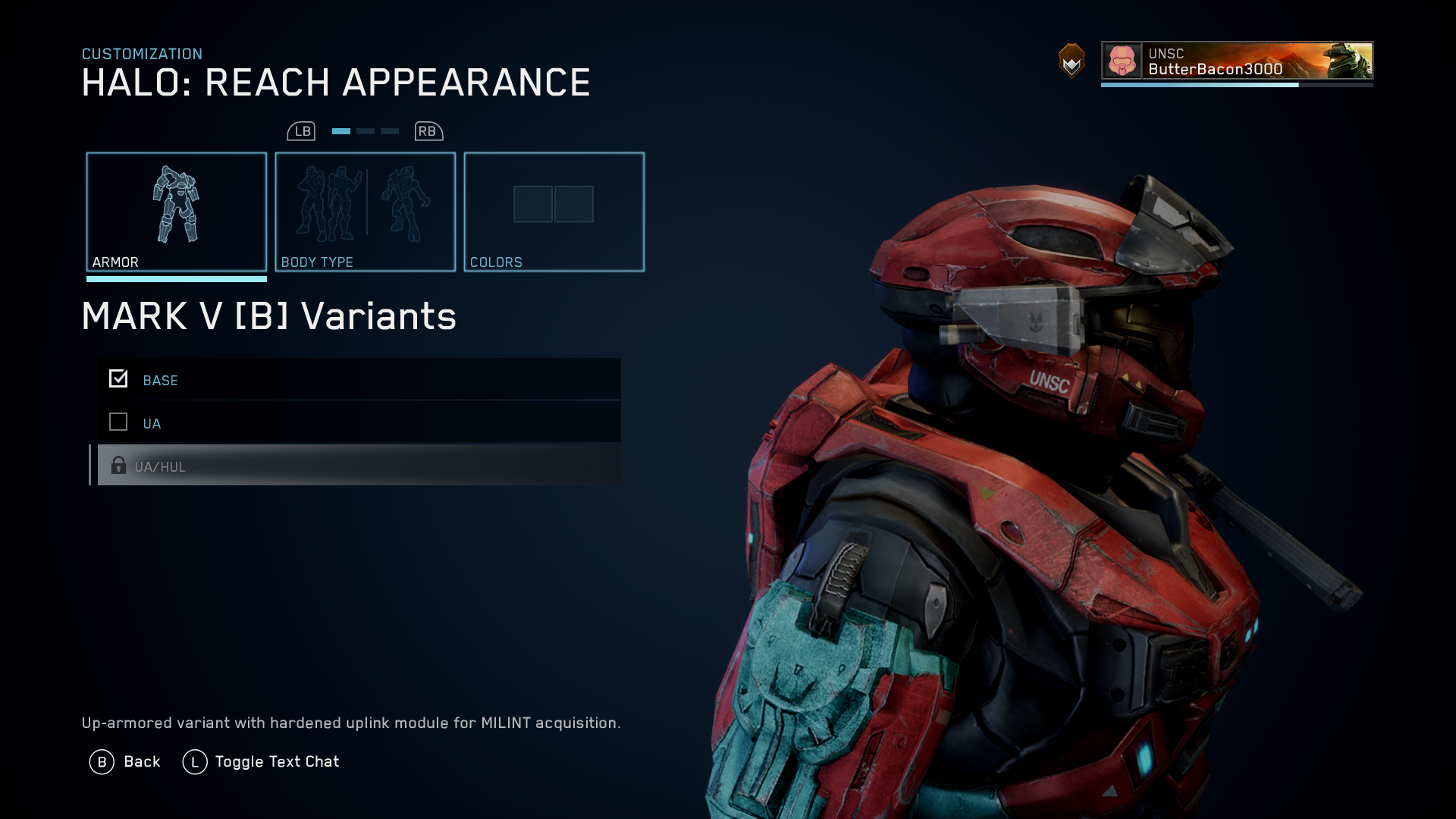Open the Colors customization panel
The height and width of the screenshot is (819, 1456).
pyautogui.click(x=554, y=211)
